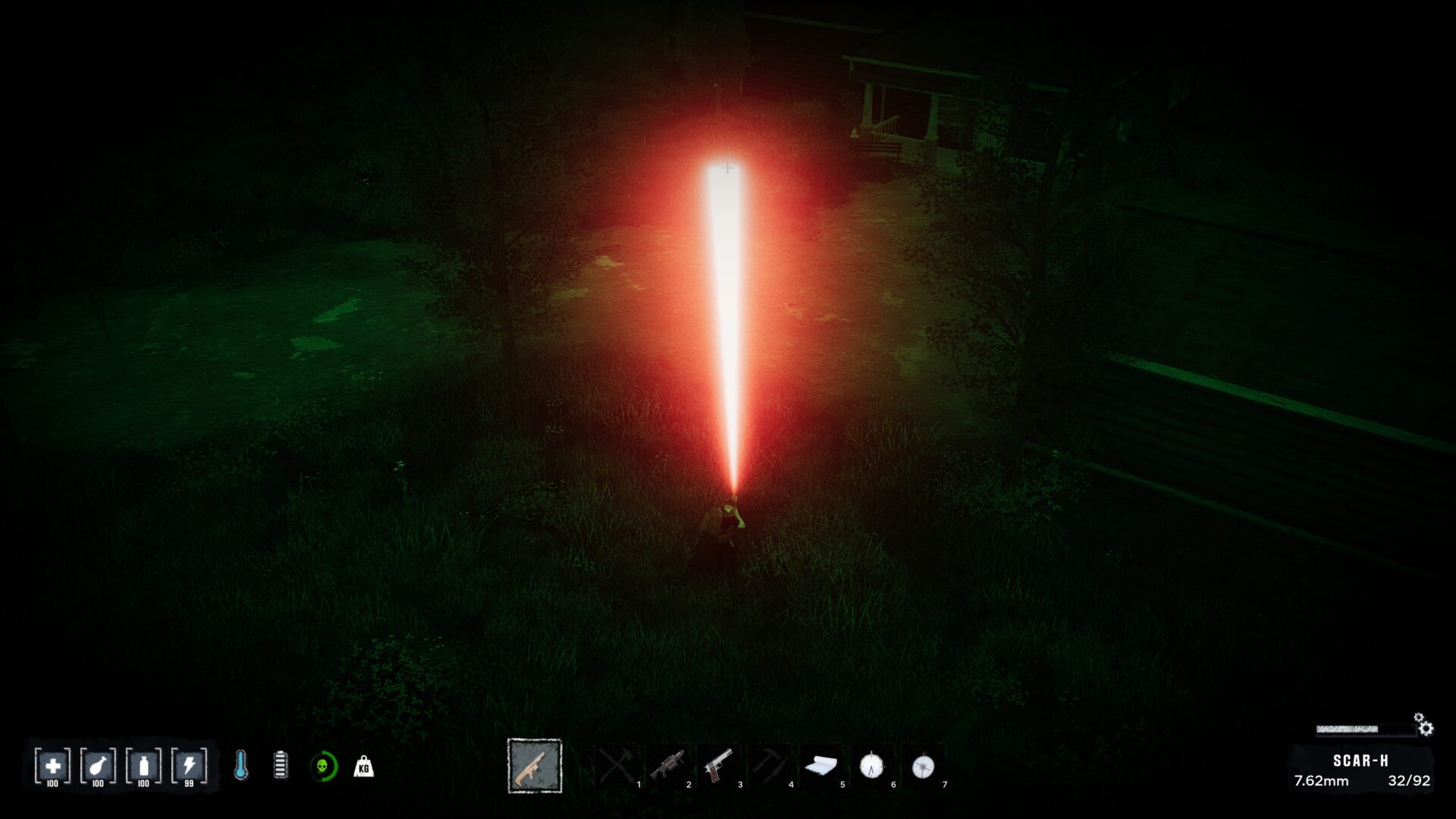Select the pocket watch slot
The height and width of the screenshot is (819, 1456).
871,766
